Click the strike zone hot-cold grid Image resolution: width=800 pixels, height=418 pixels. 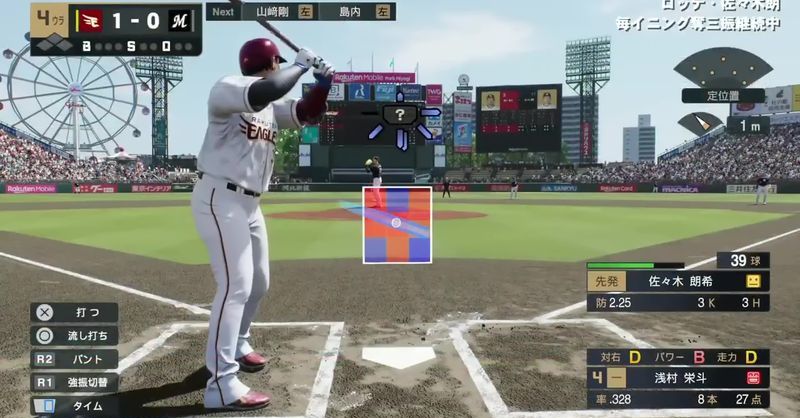(x=397, y=224)
